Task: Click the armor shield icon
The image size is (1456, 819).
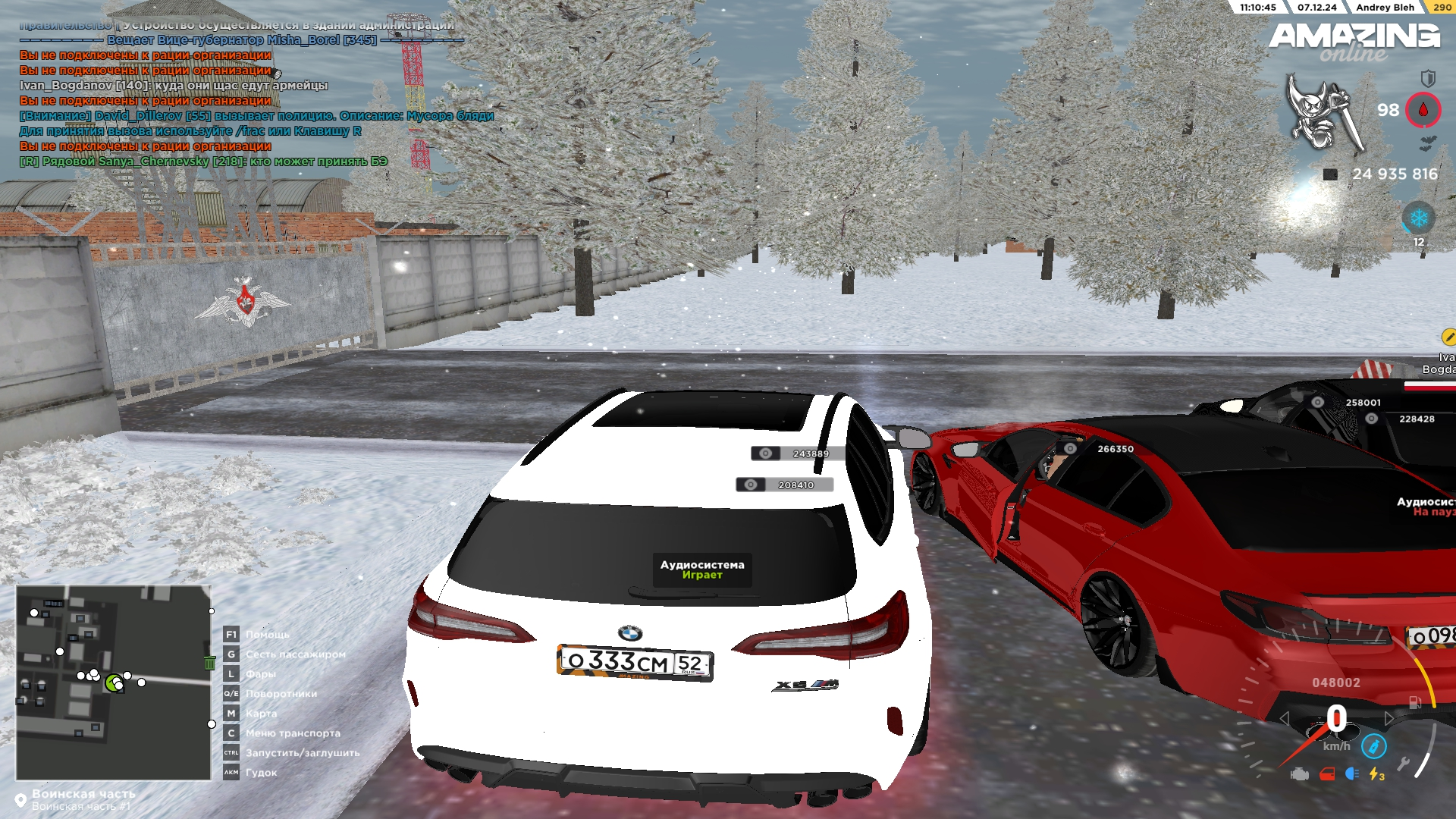Action: (1427, 77)
